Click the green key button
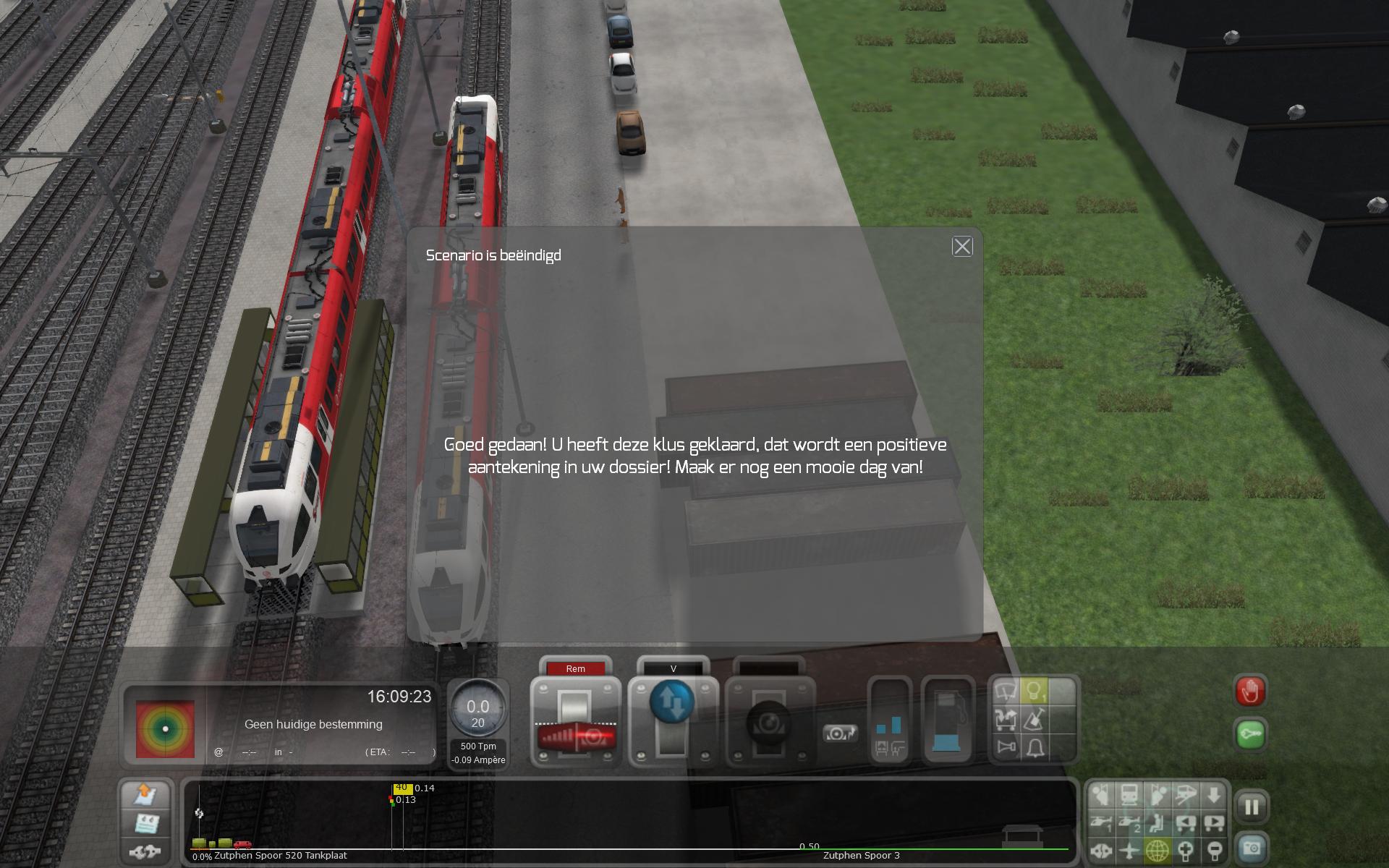The height and width of the screenshot is (868, 1389). [1251, 733]
